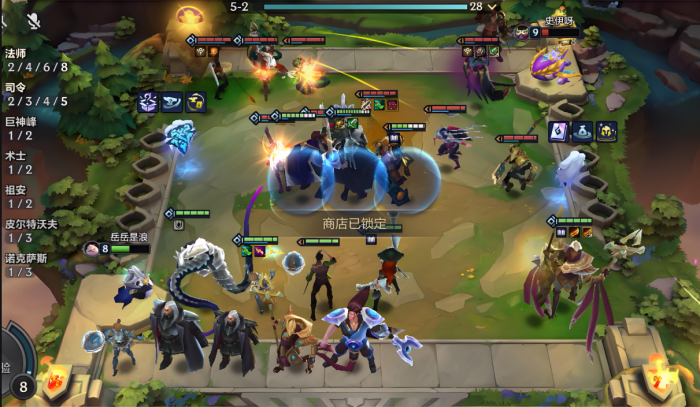
Task: Toggle the muted microphone icon
Action: [x=33, y=19]
